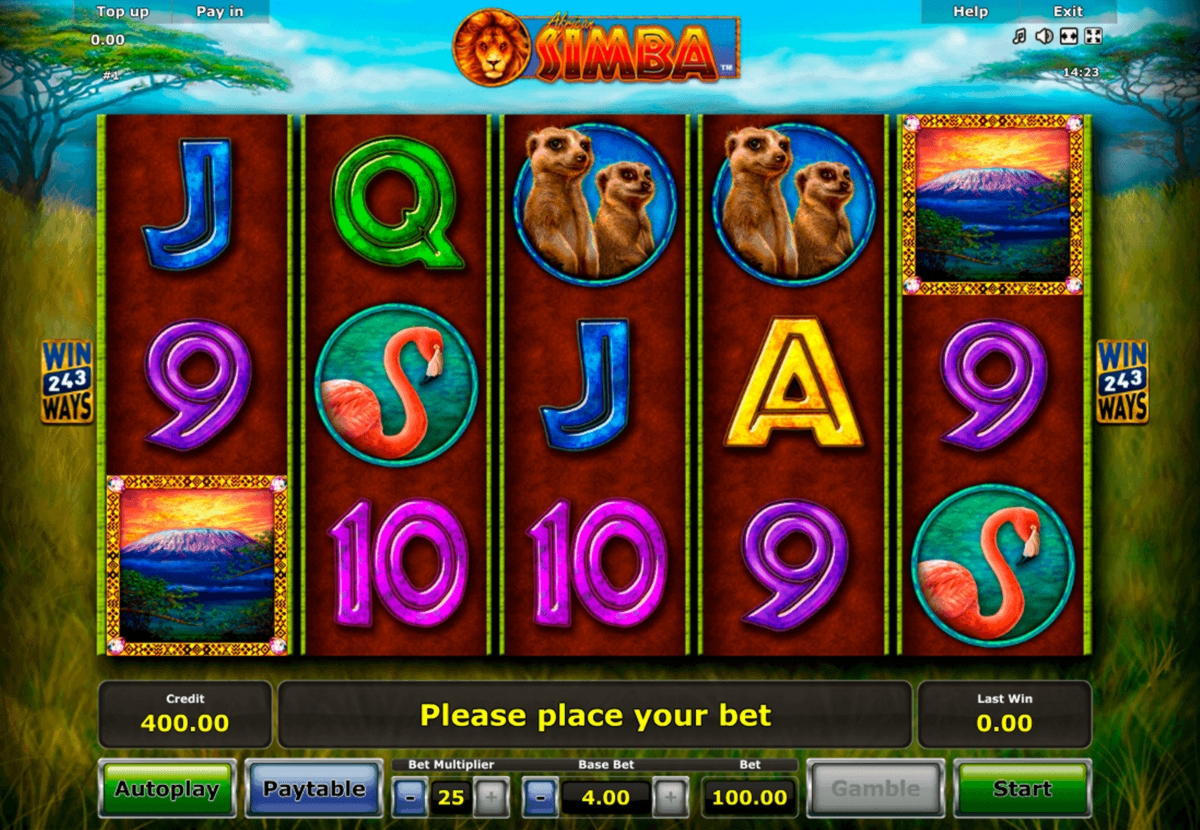
Task: Enable Autoplay mode
Action: (167, 789)
